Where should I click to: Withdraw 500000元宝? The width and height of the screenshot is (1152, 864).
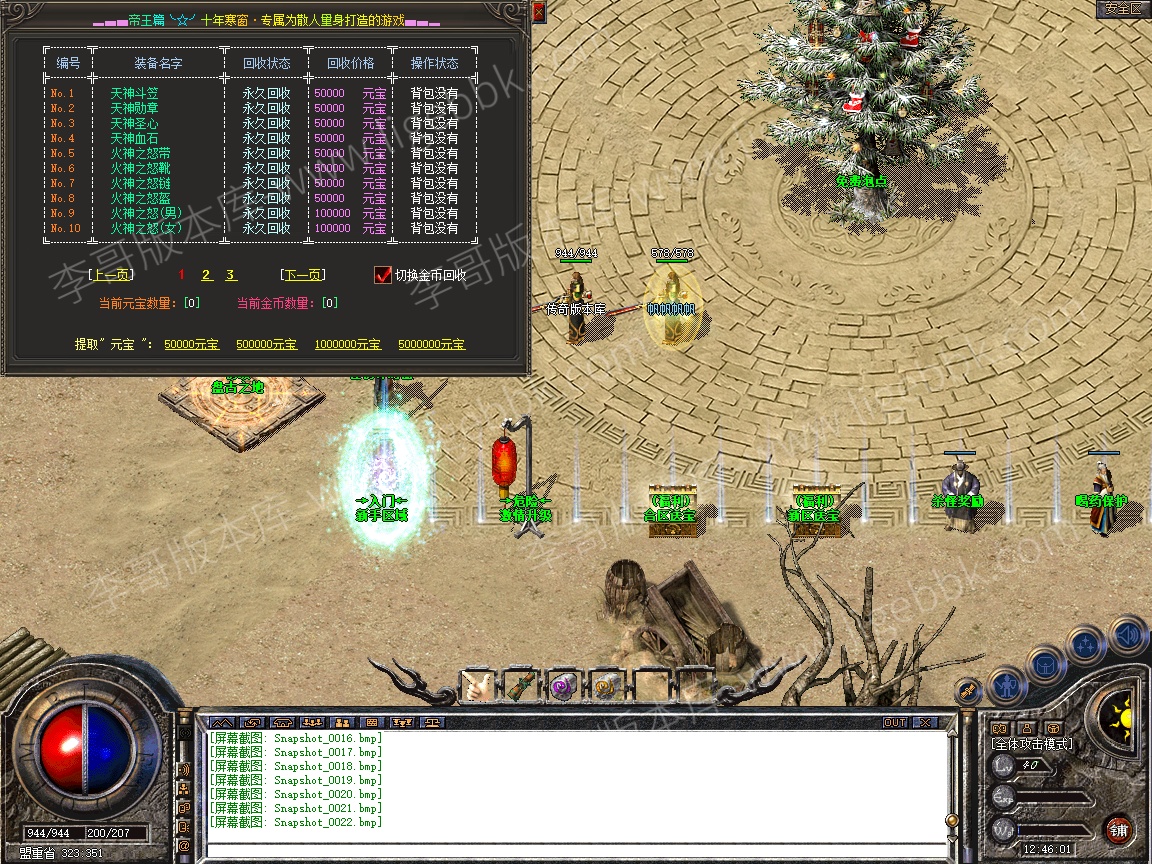(x=266, y=344)
